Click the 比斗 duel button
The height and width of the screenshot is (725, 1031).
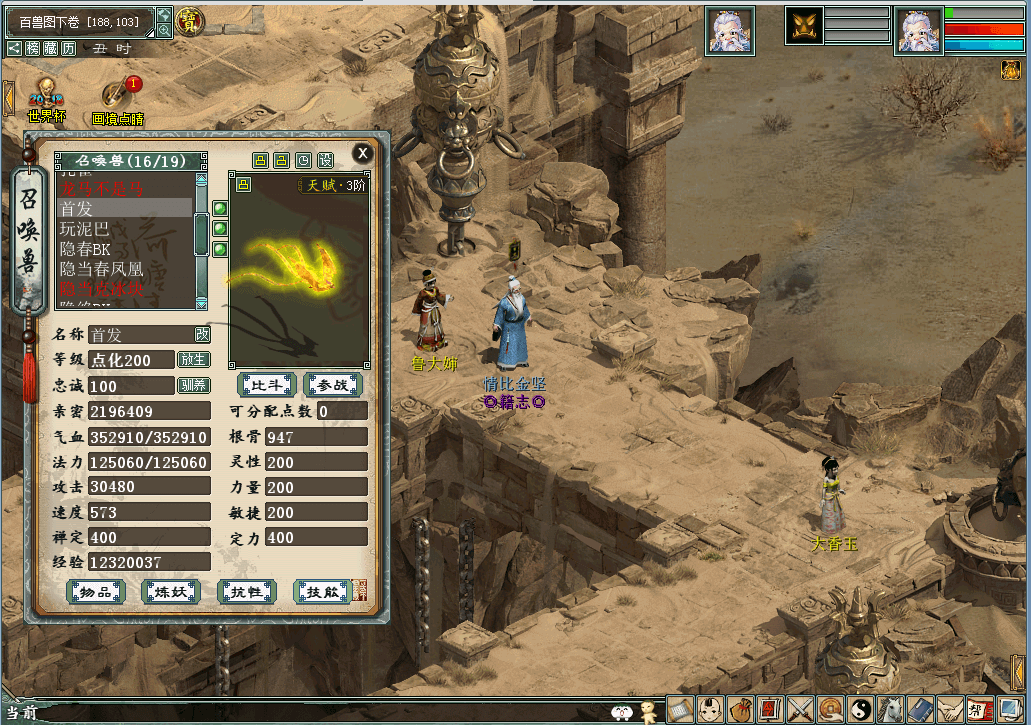[x=265, y=384]
